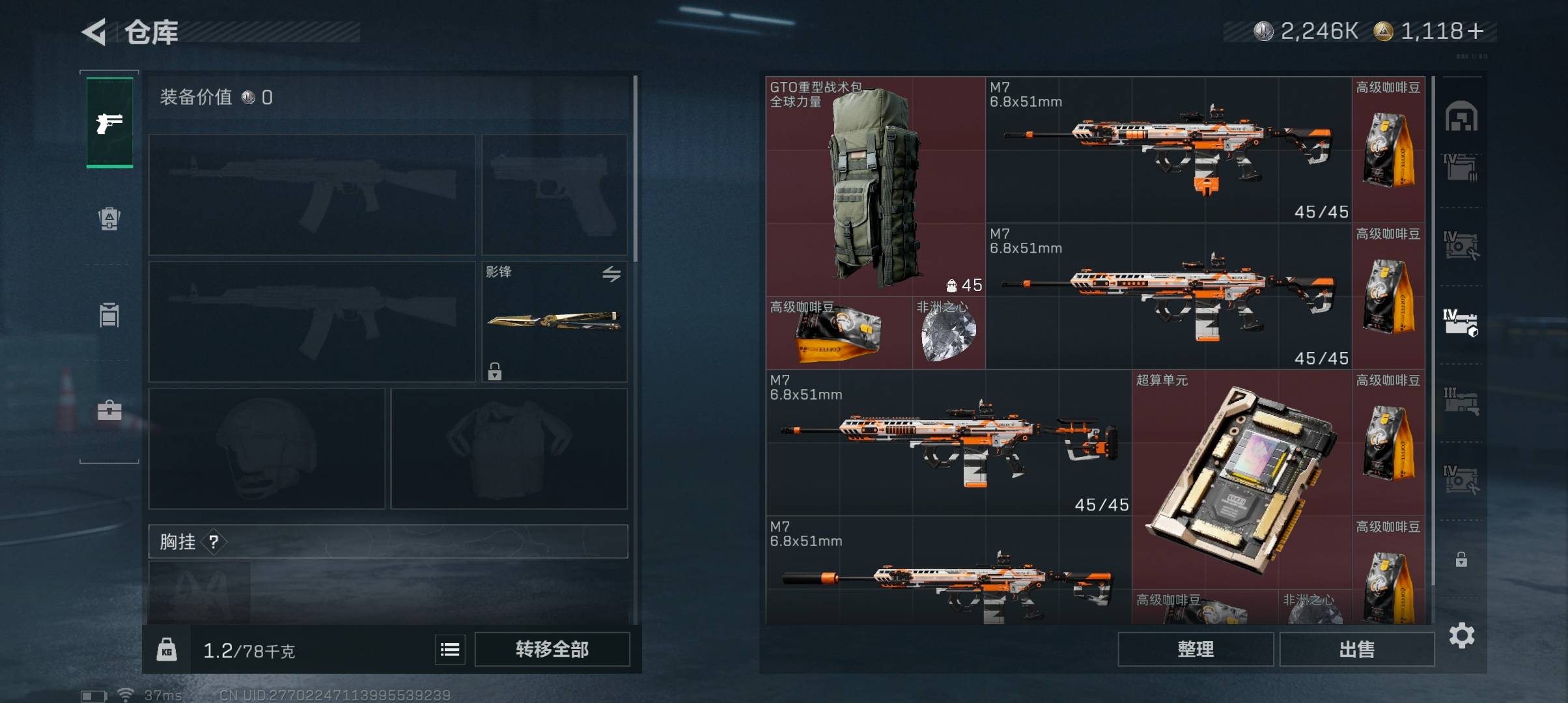Screen dimensions: 1568x703
Task: Open stash settings gear icon
Action: coord(1462,635)
